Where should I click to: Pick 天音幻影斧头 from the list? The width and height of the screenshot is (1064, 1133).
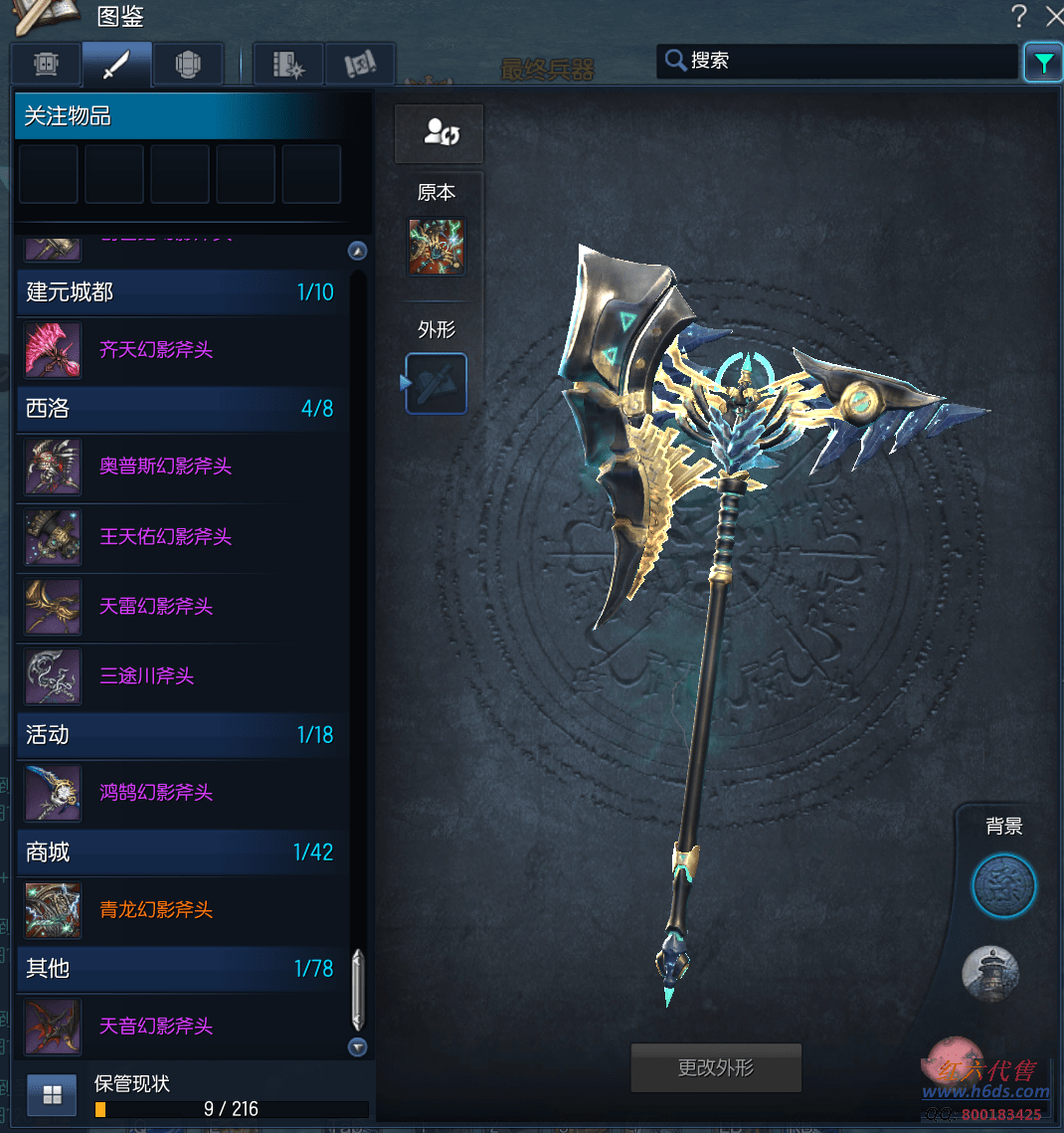pyautogui.click(x=156, y=1027)
